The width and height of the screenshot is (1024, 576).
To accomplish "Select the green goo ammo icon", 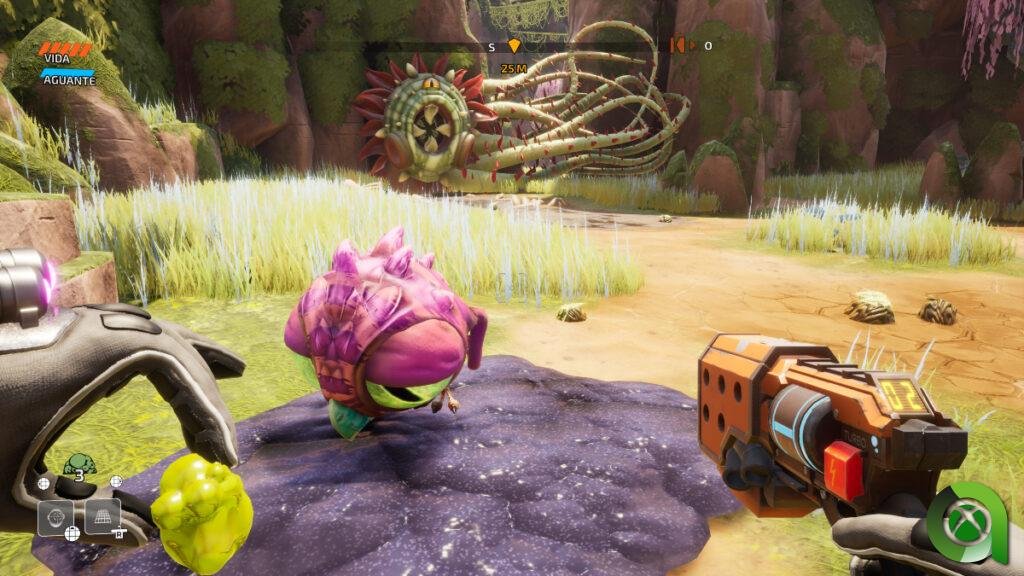I will click(x=78, y=465).
